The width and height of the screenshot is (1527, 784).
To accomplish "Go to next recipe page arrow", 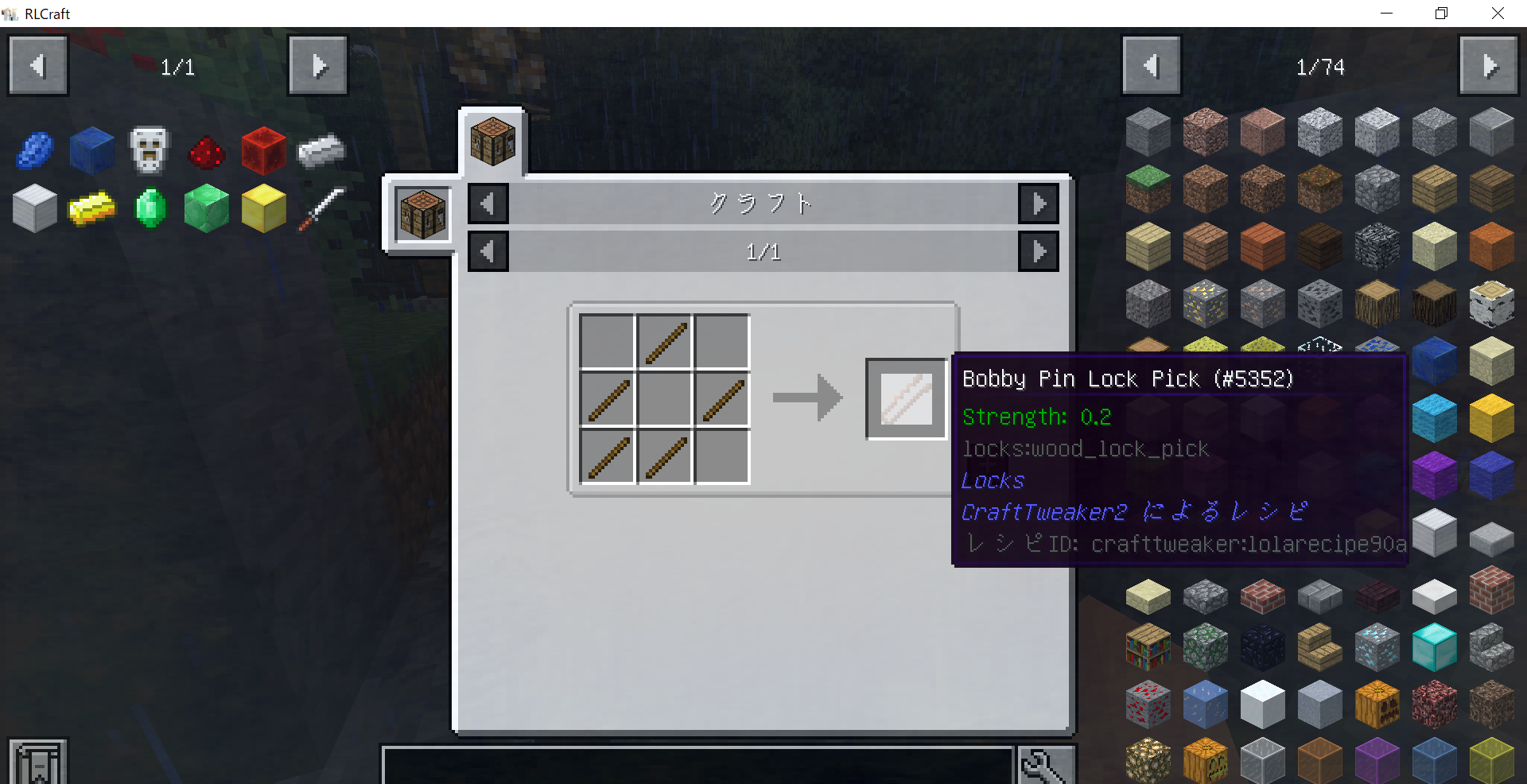I will [x=1039, y=252].
